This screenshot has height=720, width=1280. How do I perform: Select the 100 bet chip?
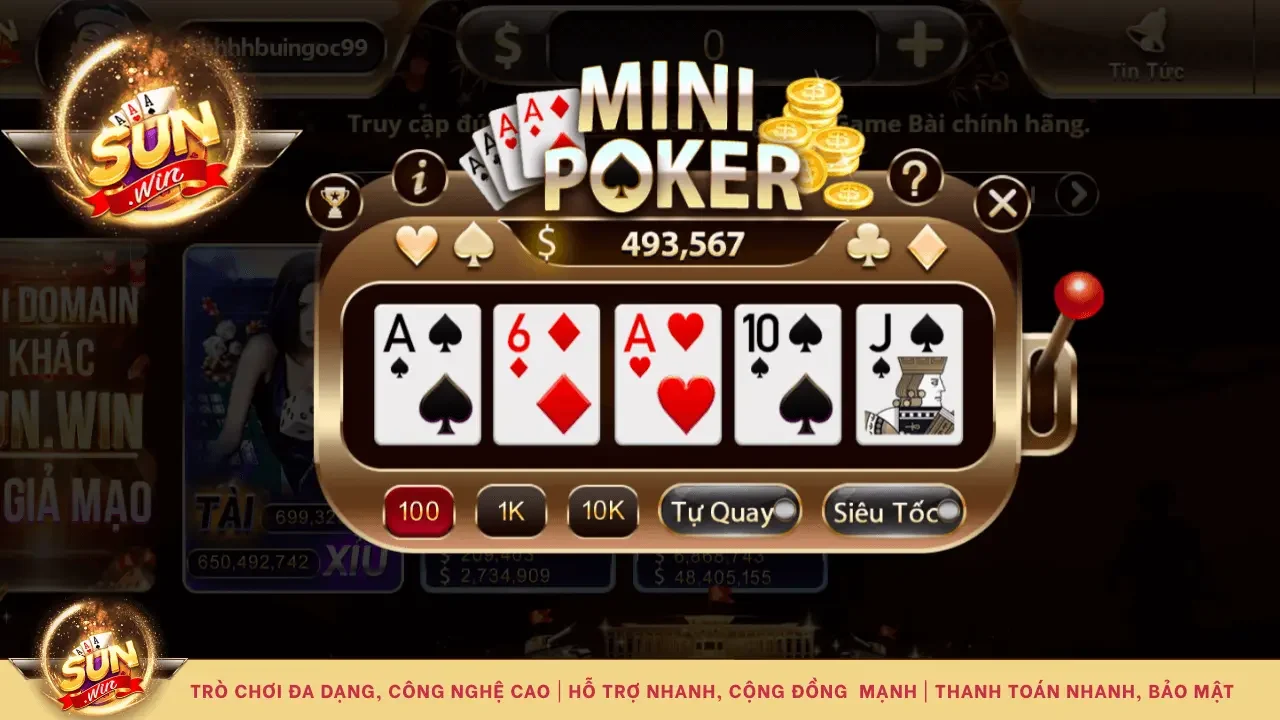point(419,510)
